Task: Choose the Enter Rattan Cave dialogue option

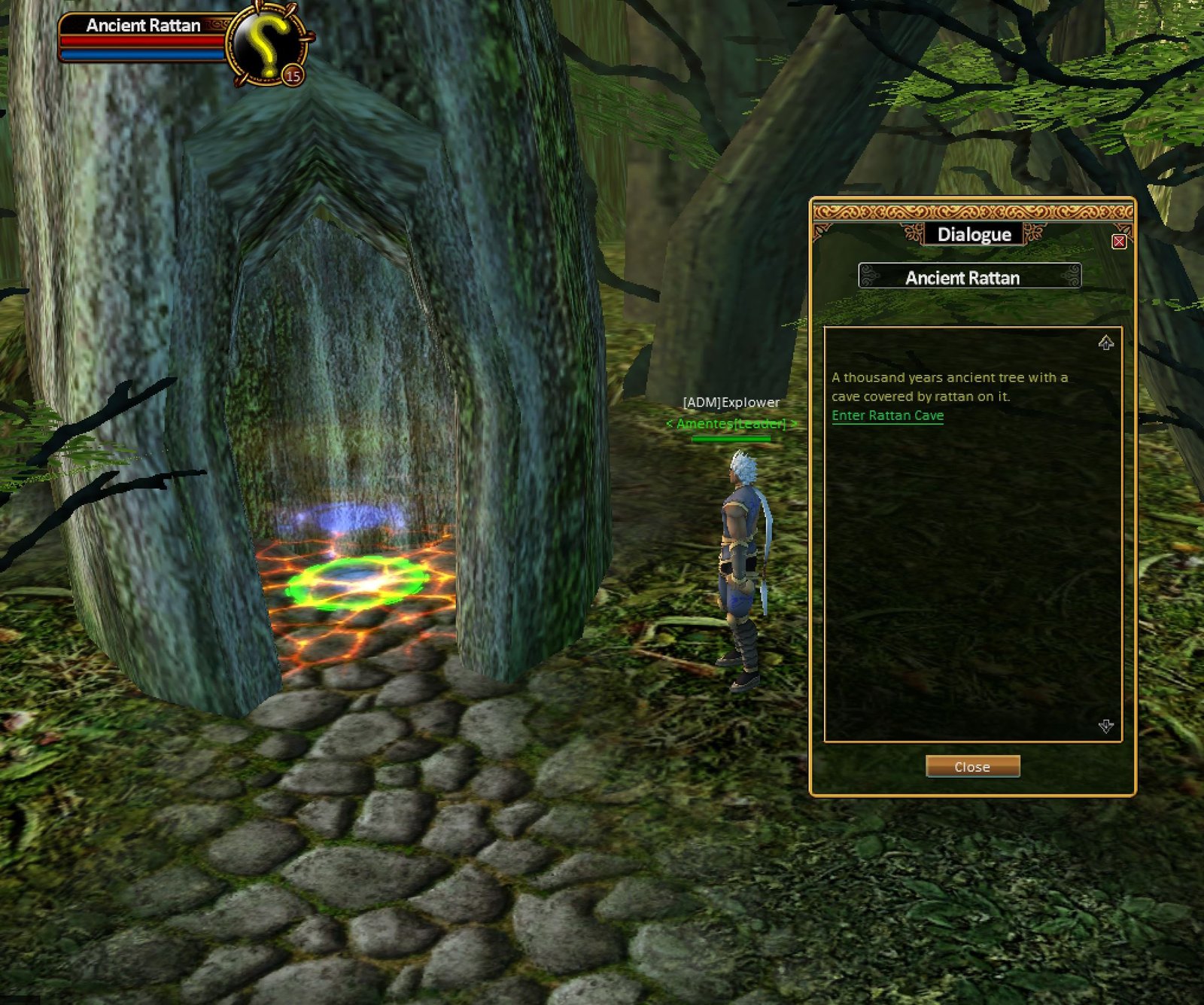Action: (x=887, y=416)
